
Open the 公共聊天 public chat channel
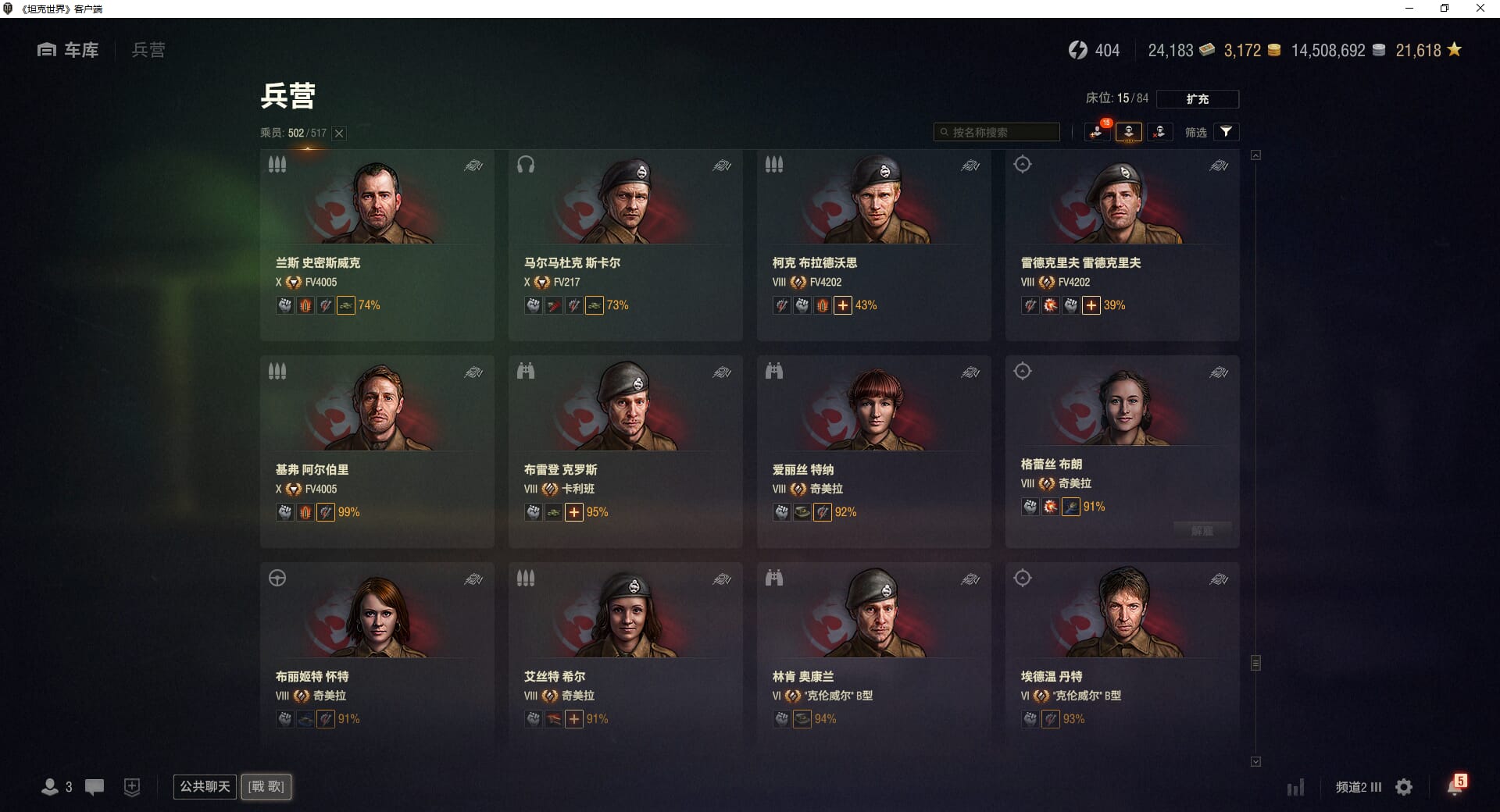tap(205, 786)
